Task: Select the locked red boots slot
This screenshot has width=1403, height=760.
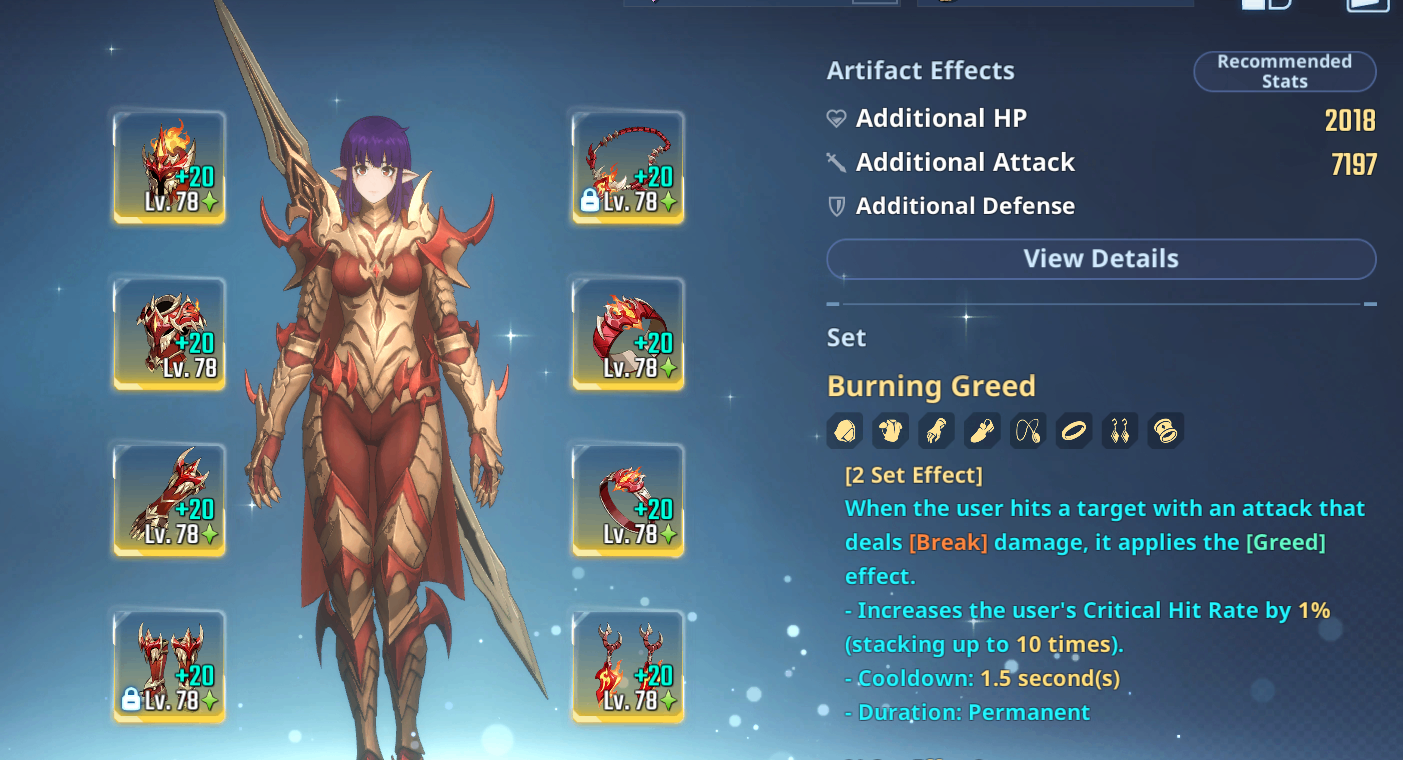Action: 169,666
